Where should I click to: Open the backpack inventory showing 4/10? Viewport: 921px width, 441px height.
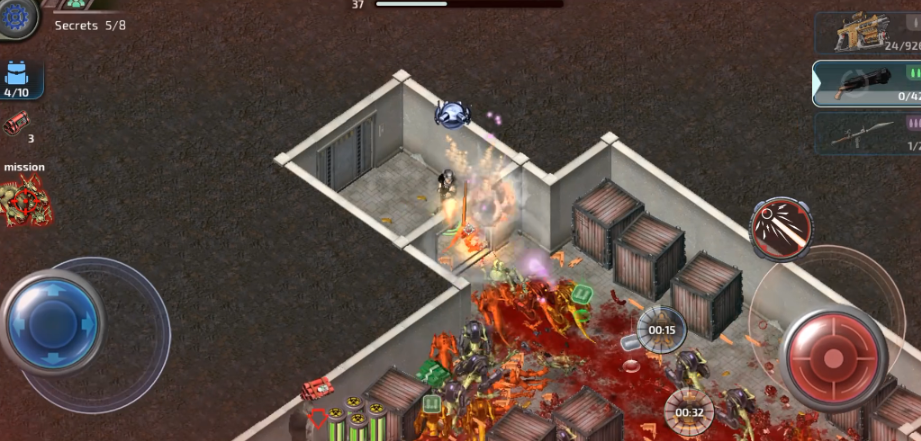coord(17,78)
